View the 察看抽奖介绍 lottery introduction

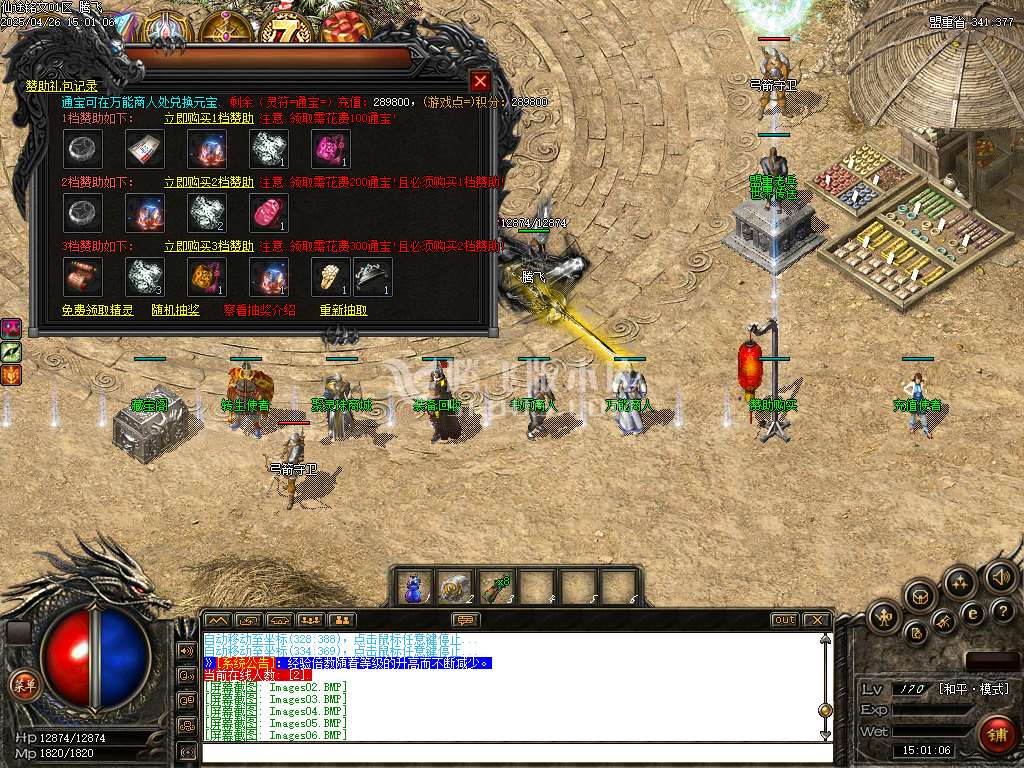coord(259,310)
